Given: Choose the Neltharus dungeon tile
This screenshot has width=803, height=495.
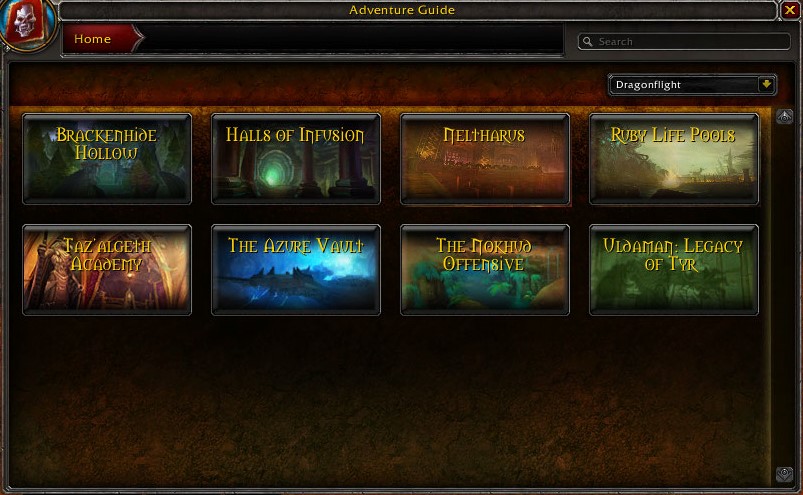Looking at the screenshot, I should coord(485,159).
